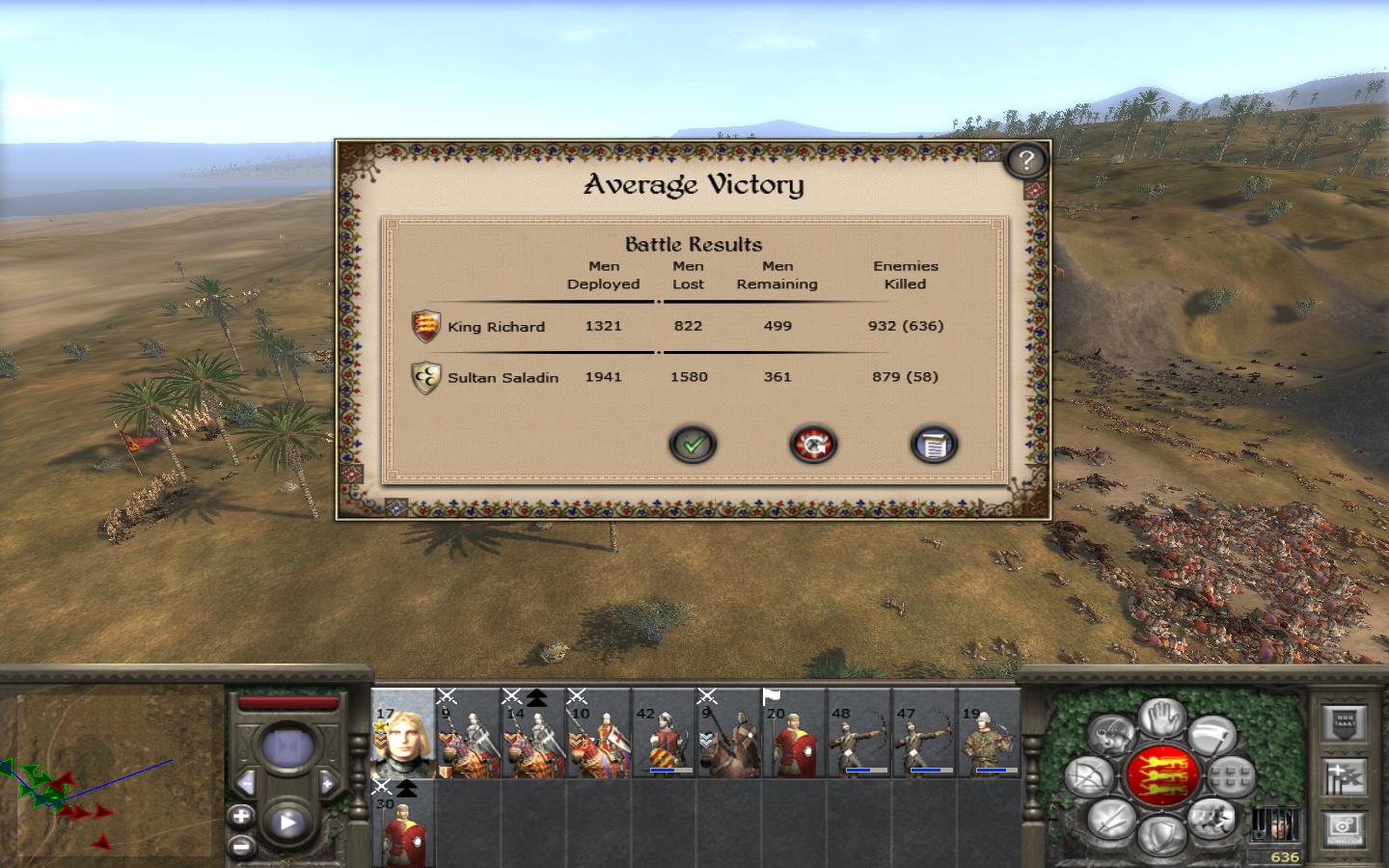Confirm battle results with the green checkmark

(x=693, y=445)
